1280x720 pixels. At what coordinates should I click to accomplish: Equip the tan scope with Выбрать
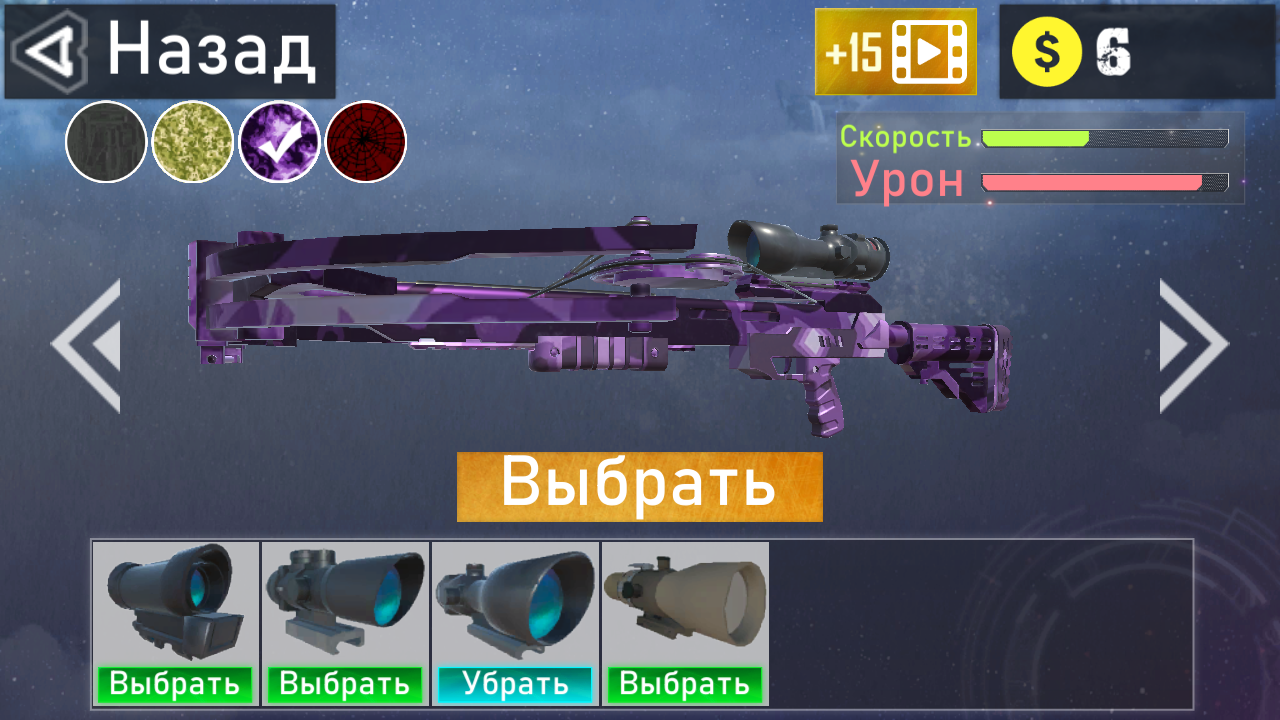[685, 685]
